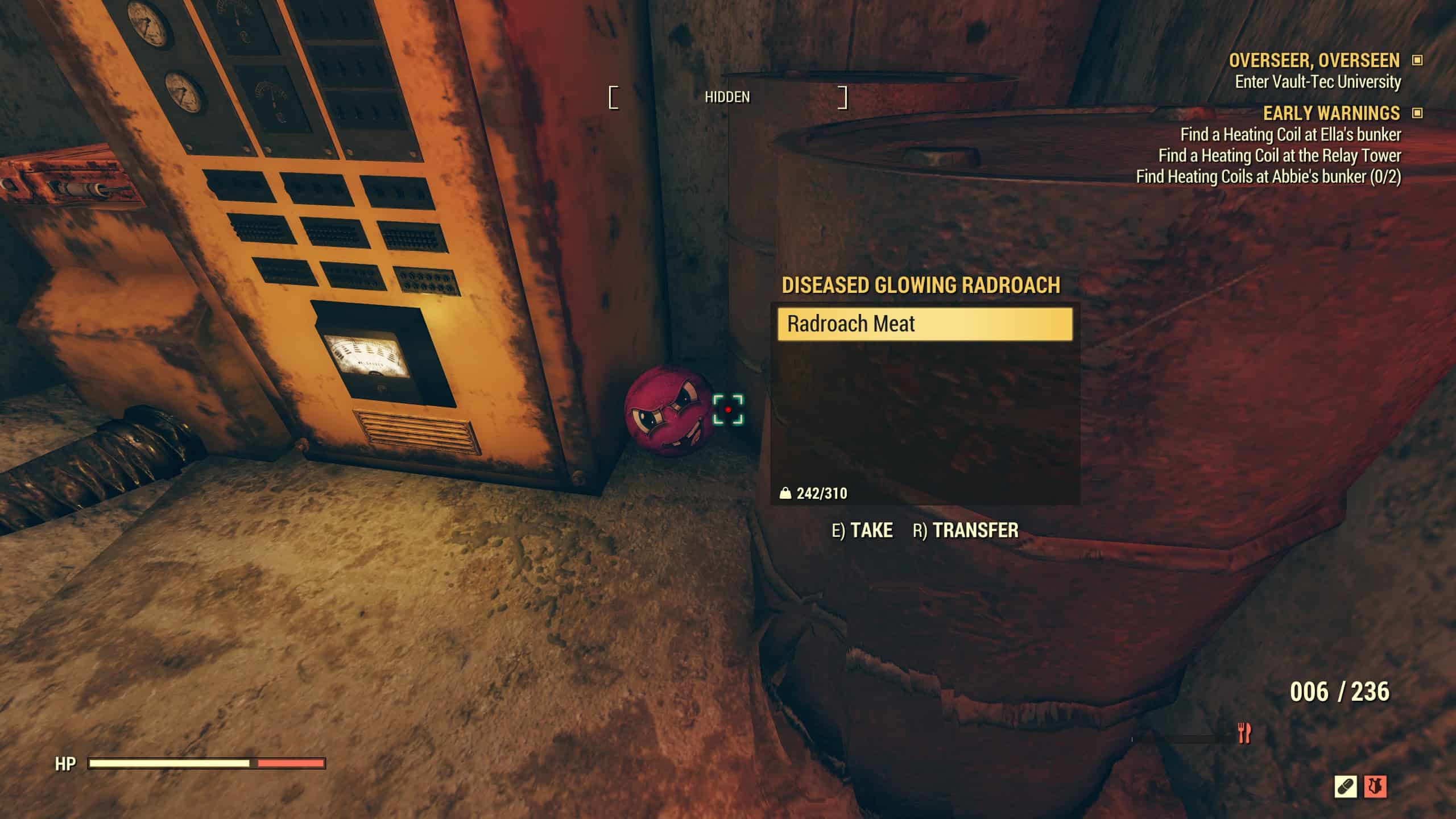This screenshot has width=1456, height=819.
Task: Toggle the Overseer, Overseen quest marker box
Action: tap(1417, 60)
